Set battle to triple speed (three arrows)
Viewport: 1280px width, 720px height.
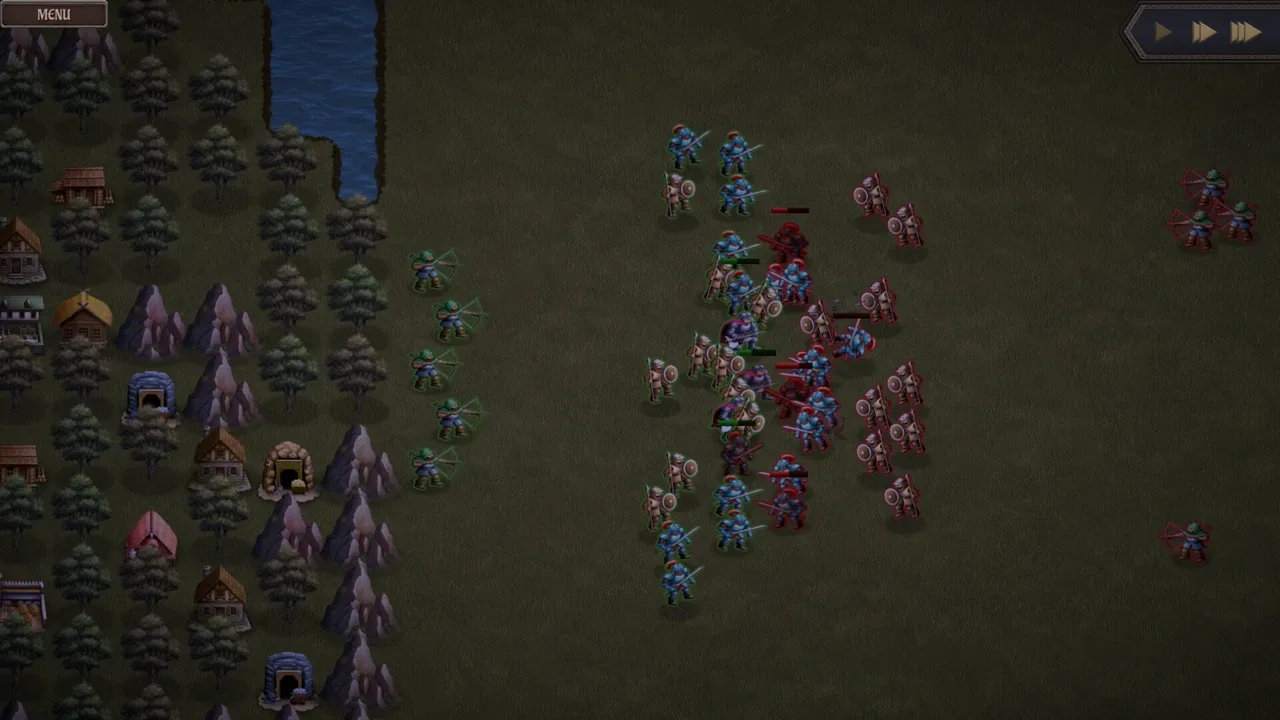click(1245, 33)
